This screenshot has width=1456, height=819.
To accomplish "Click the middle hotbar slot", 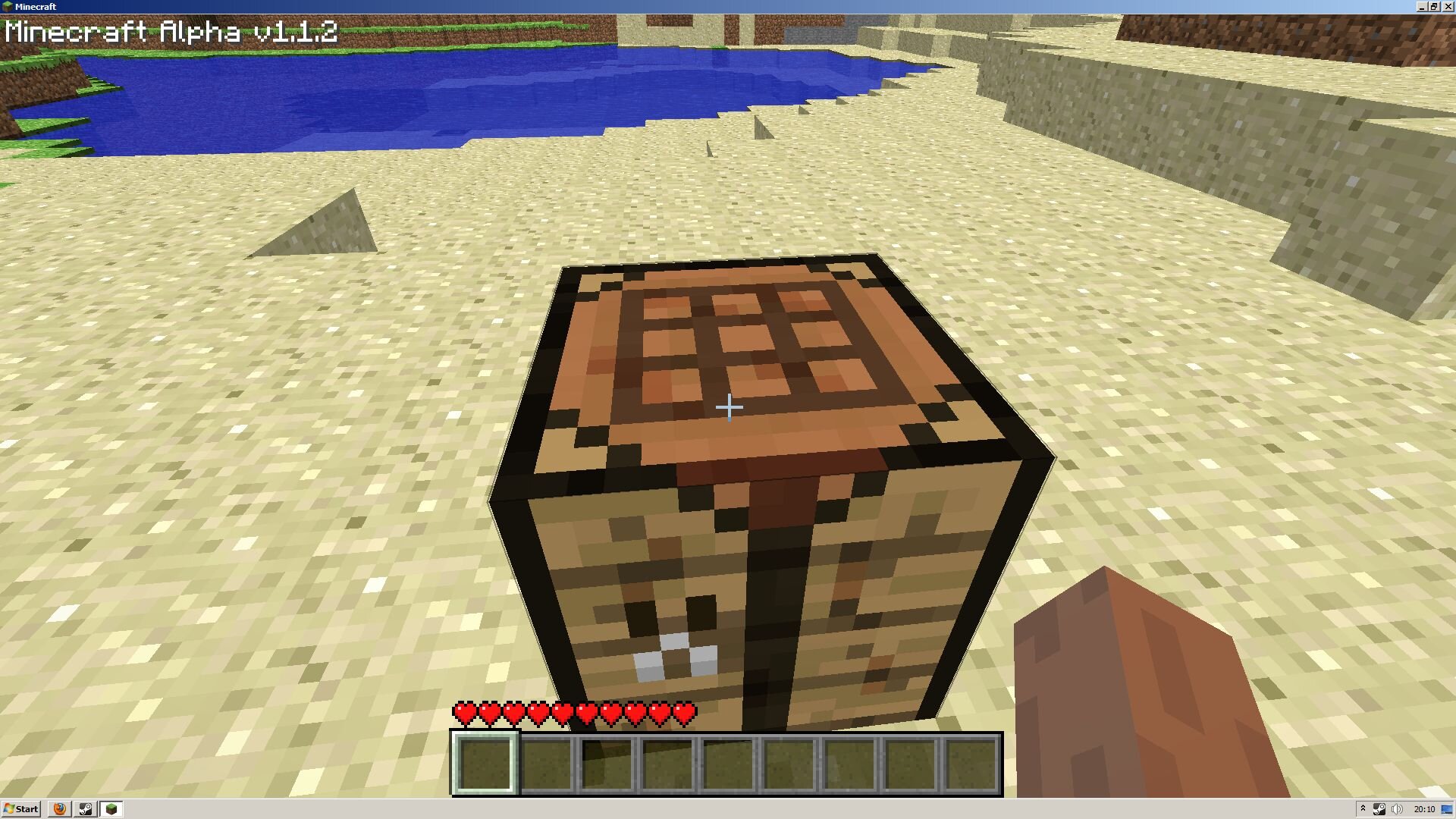I will [730, 764].
